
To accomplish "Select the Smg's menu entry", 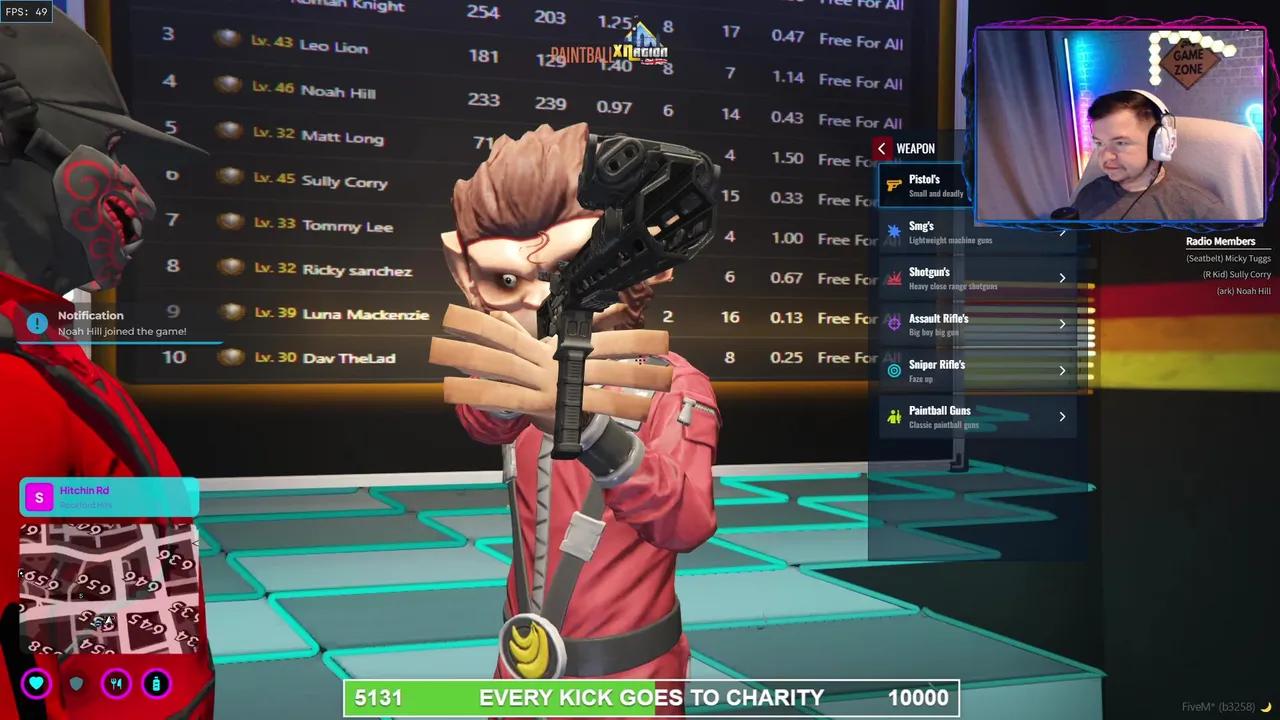I will point(960,232).
